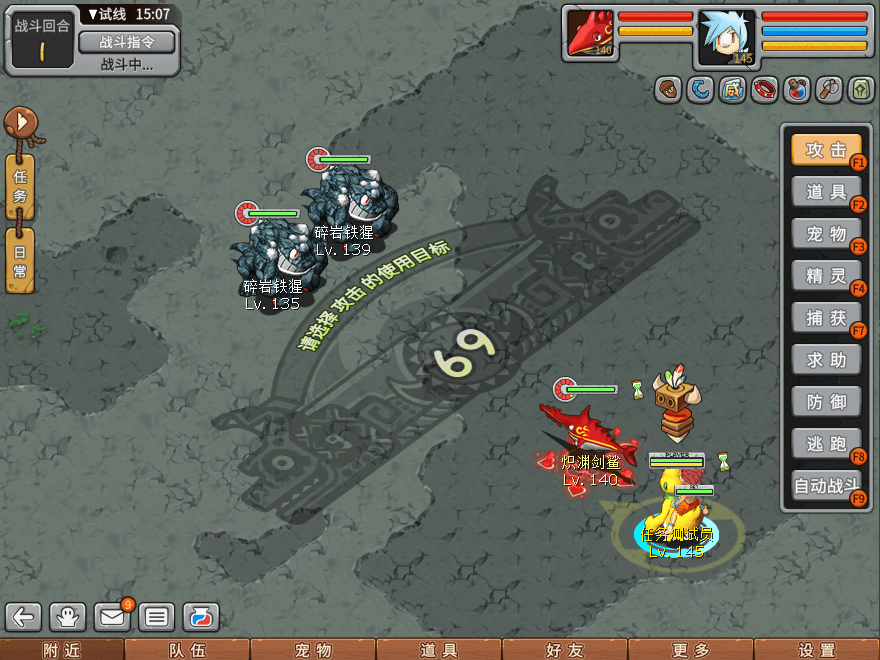Viewport: 880px width, 660px height.
Task: Open the 日常 daily tag
Action: click(20, 260)
